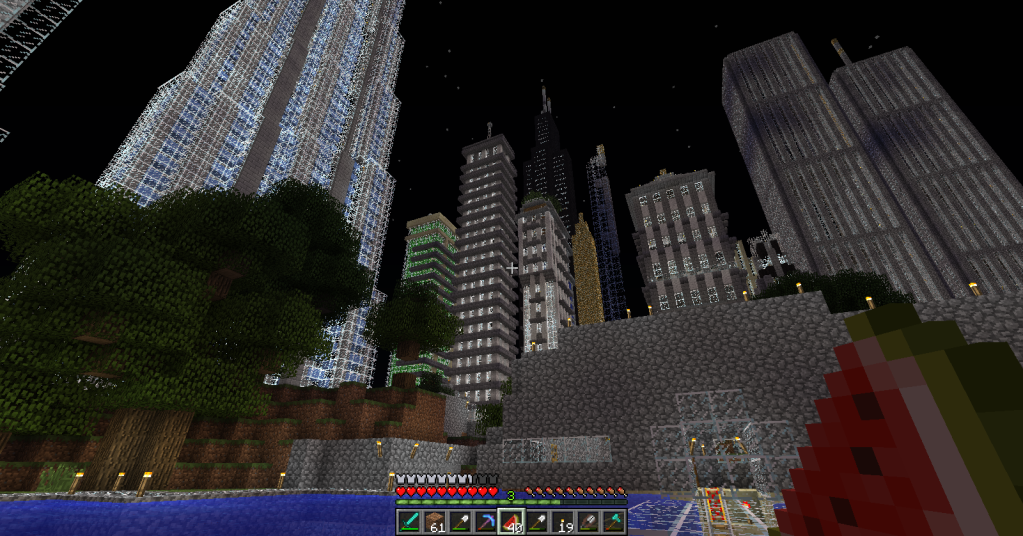Screen dimensions: 1023x536
Task: Equip the shears from the hotbar
Action: [x=588, y=522]
